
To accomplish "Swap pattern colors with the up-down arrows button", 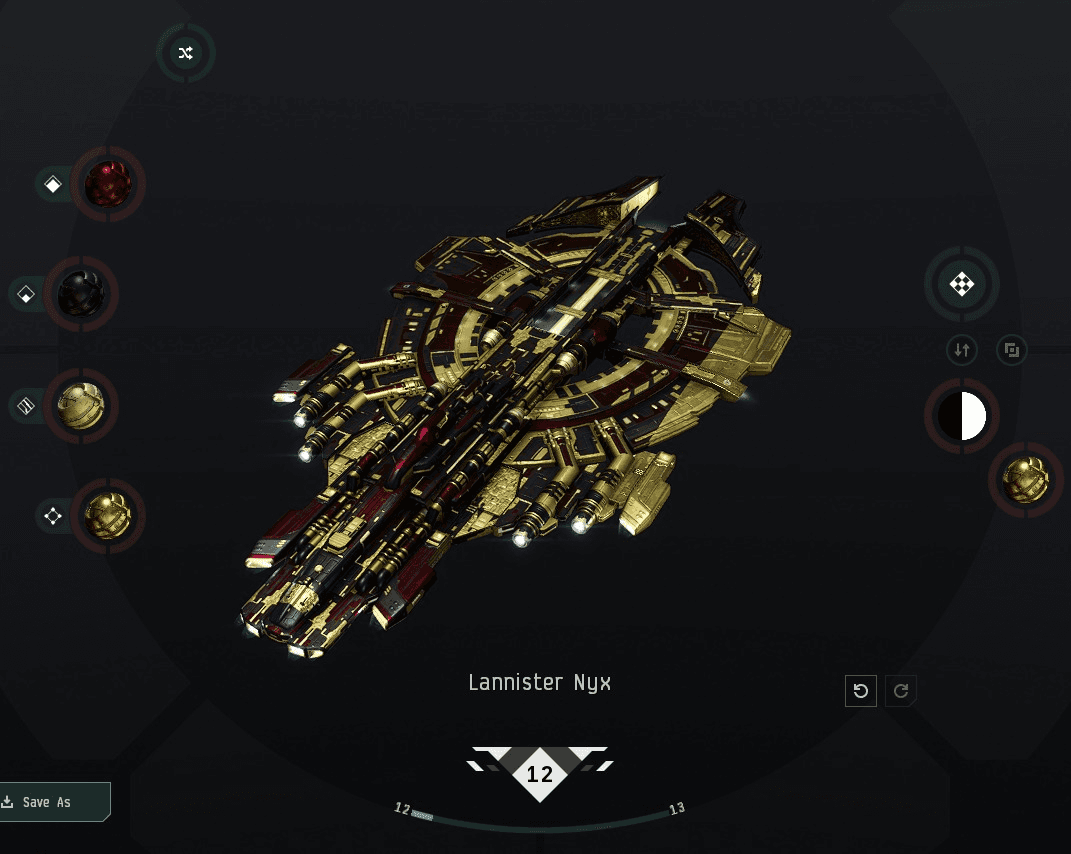I will [962, 350].
